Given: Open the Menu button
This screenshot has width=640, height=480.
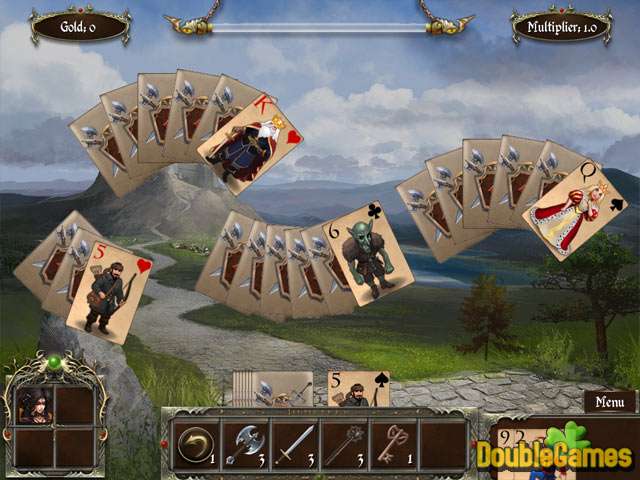Looking at the screenshot, I should tap(609, 402).
